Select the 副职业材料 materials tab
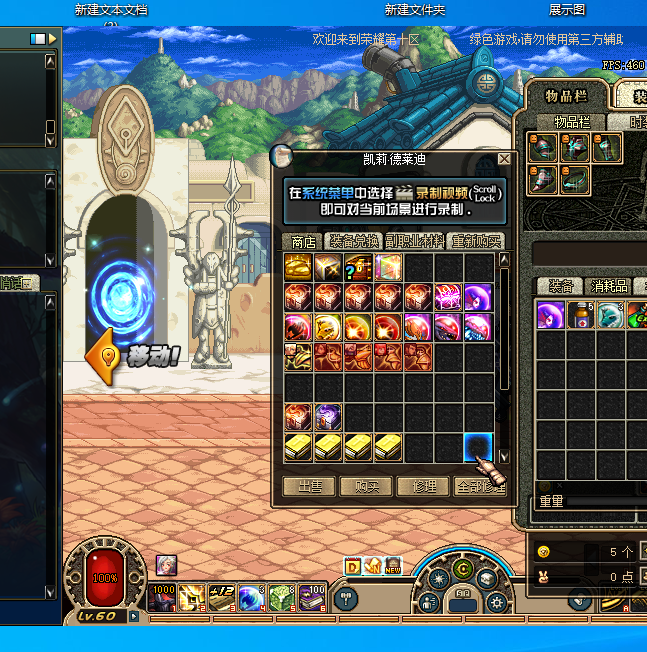 (414, 241)
